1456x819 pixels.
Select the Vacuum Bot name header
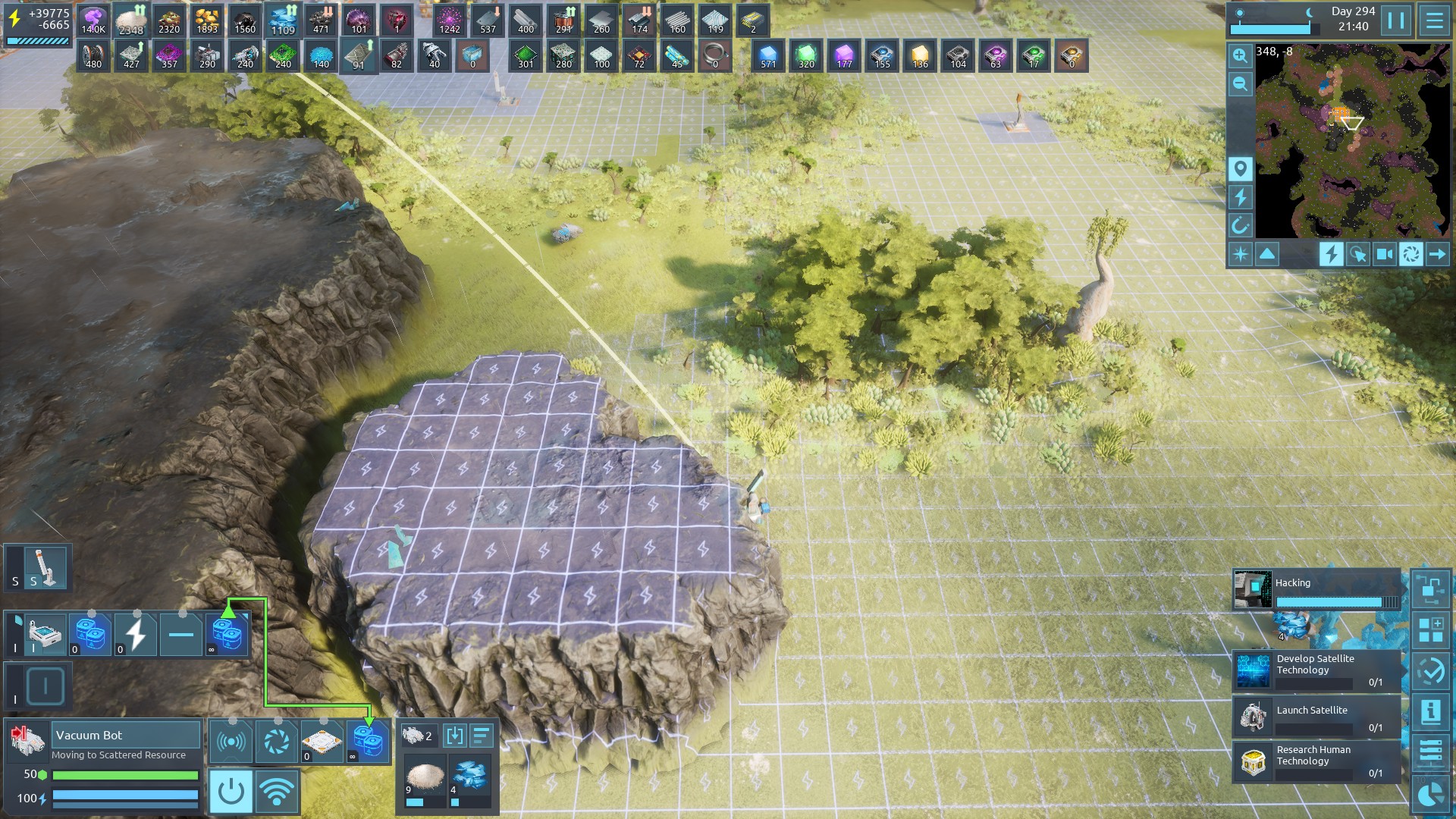point(126,735)
